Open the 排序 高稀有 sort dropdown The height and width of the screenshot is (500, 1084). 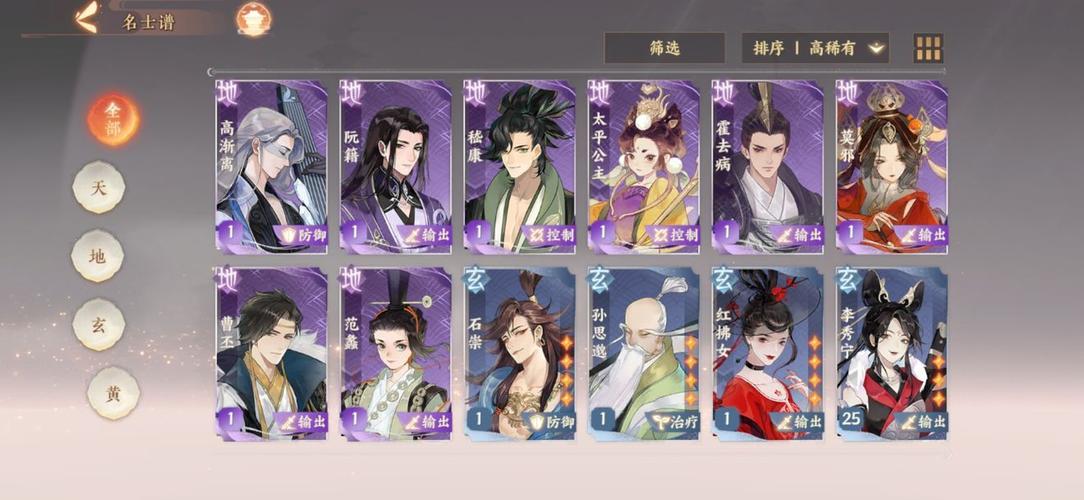pos(815,47)
